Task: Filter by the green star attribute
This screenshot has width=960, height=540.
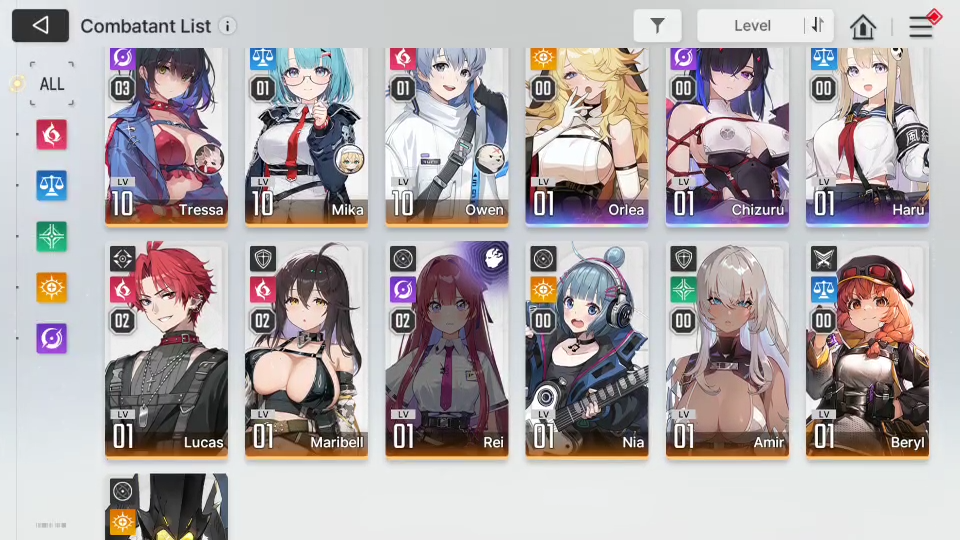Action: coord(52,236)
